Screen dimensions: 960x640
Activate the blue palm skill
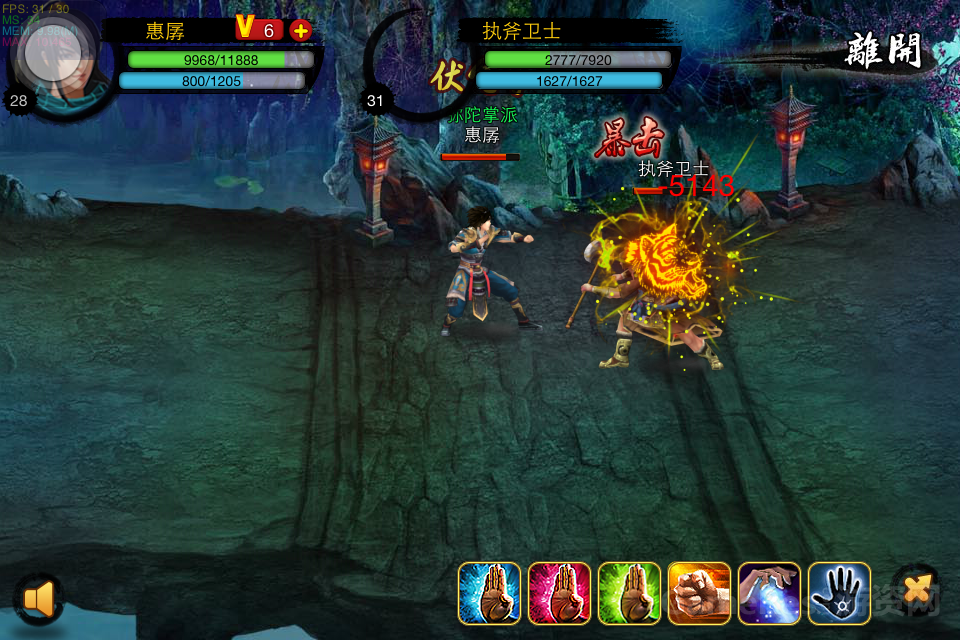point(489,594)
